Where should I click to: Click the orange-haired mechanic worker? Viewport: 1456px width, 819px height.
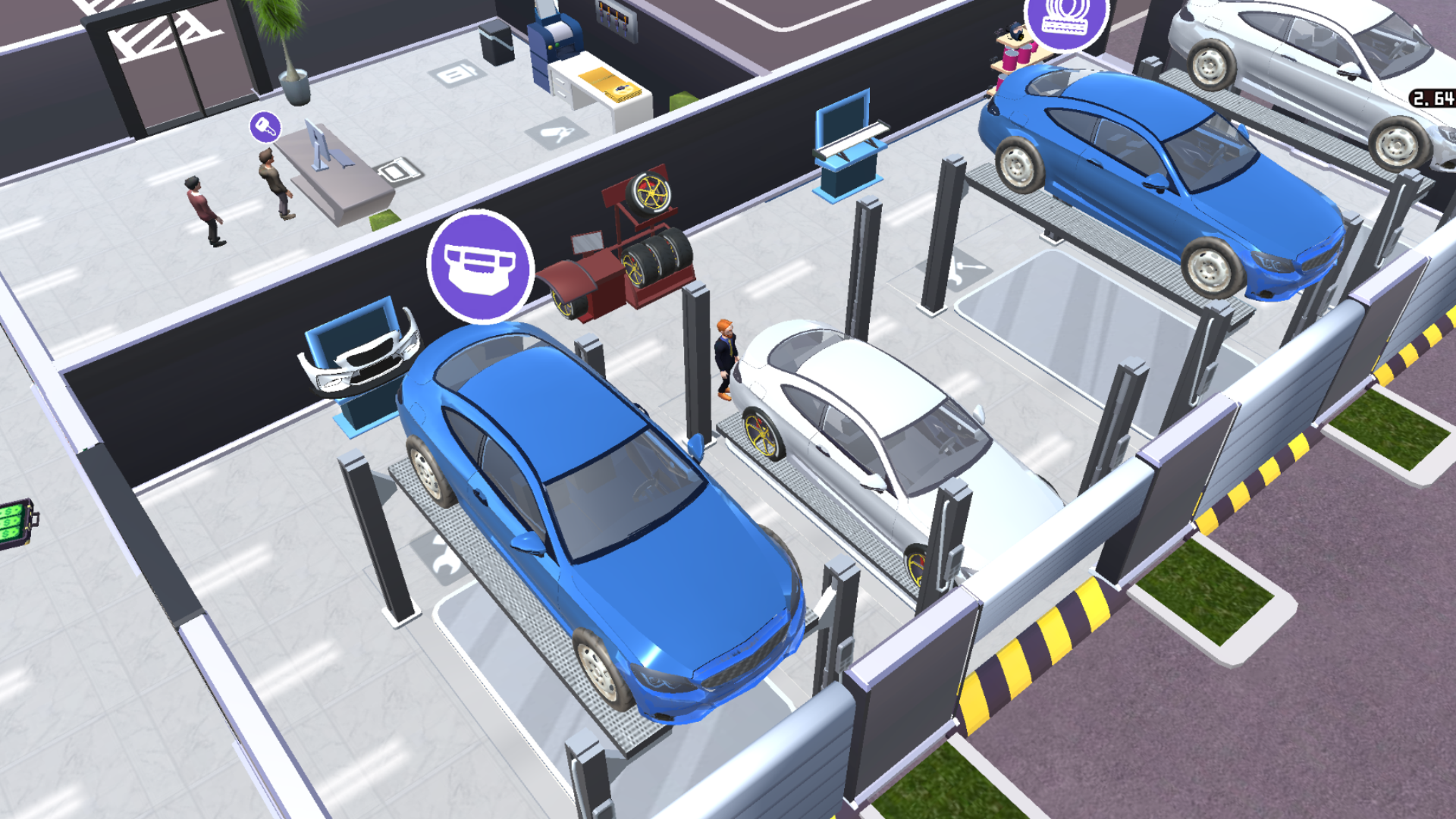click(726, 356)
